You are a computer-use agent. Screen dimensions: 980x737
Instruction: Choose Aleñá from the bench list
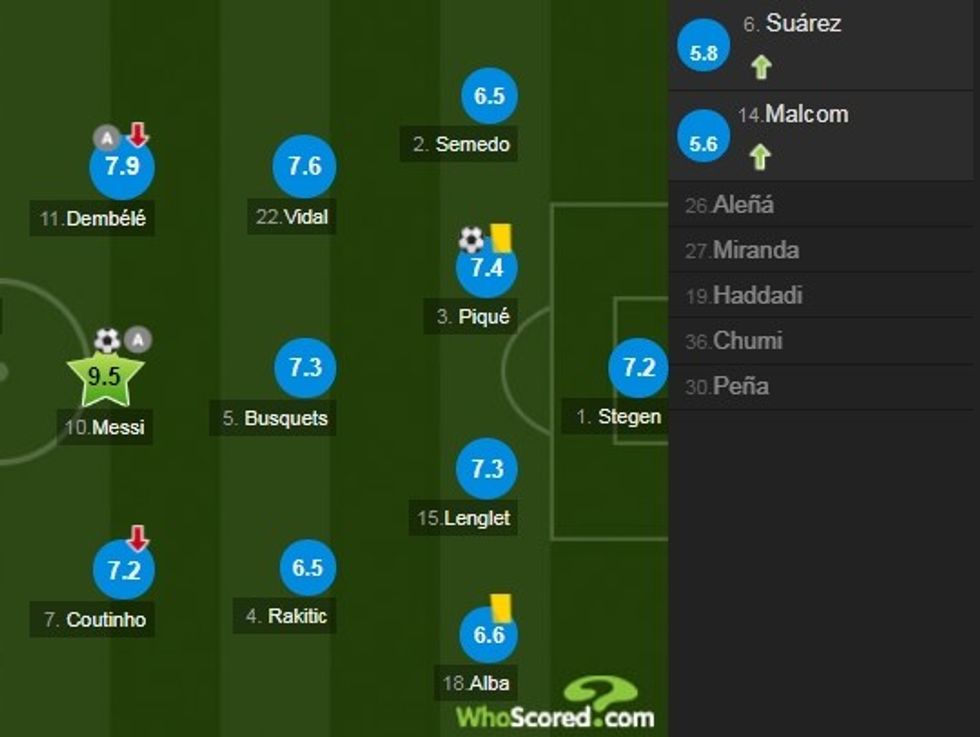click(x=743, y=205)
